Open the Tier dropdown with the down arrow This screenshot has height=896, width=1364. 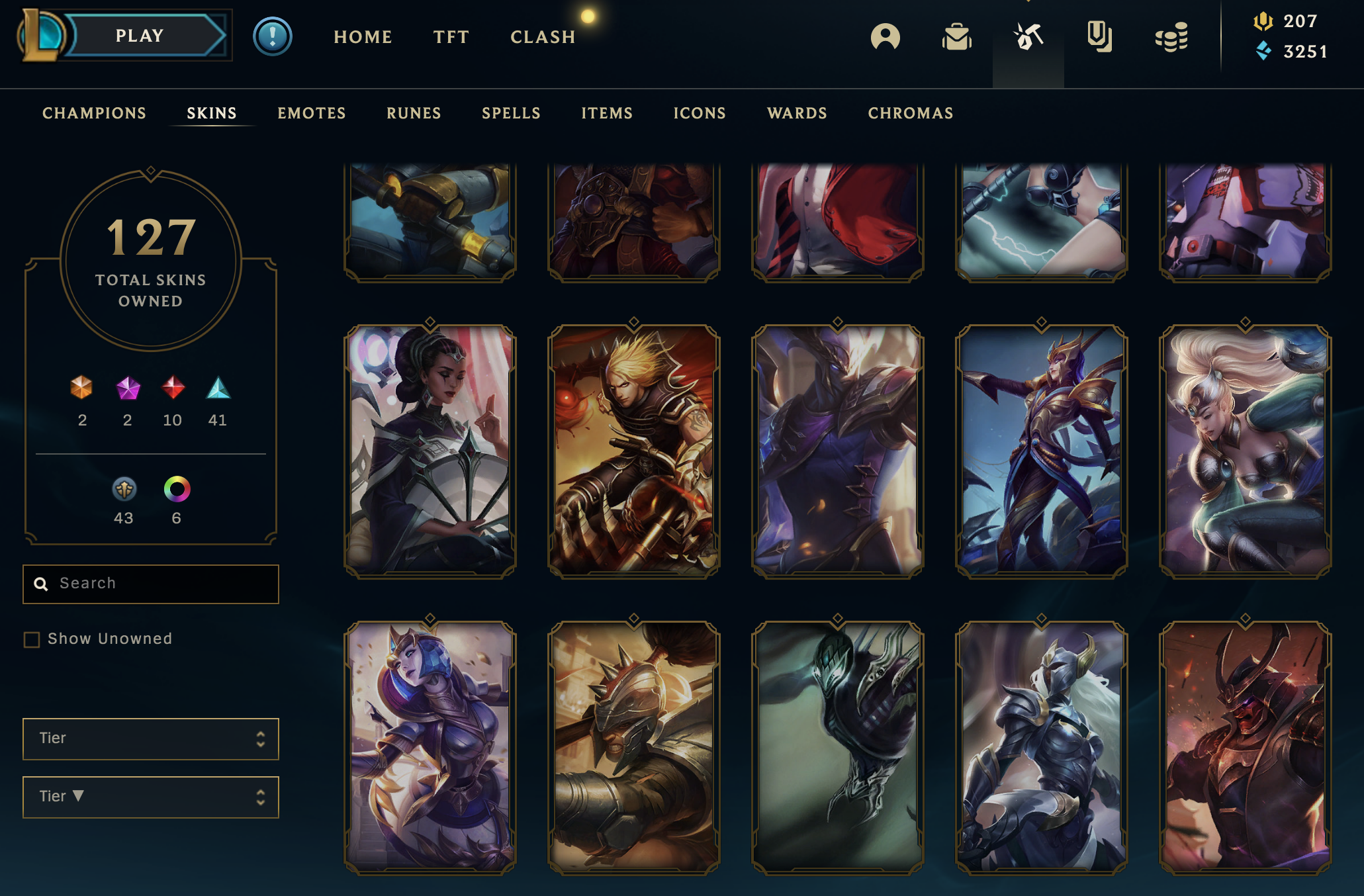(x=151, y=797)
